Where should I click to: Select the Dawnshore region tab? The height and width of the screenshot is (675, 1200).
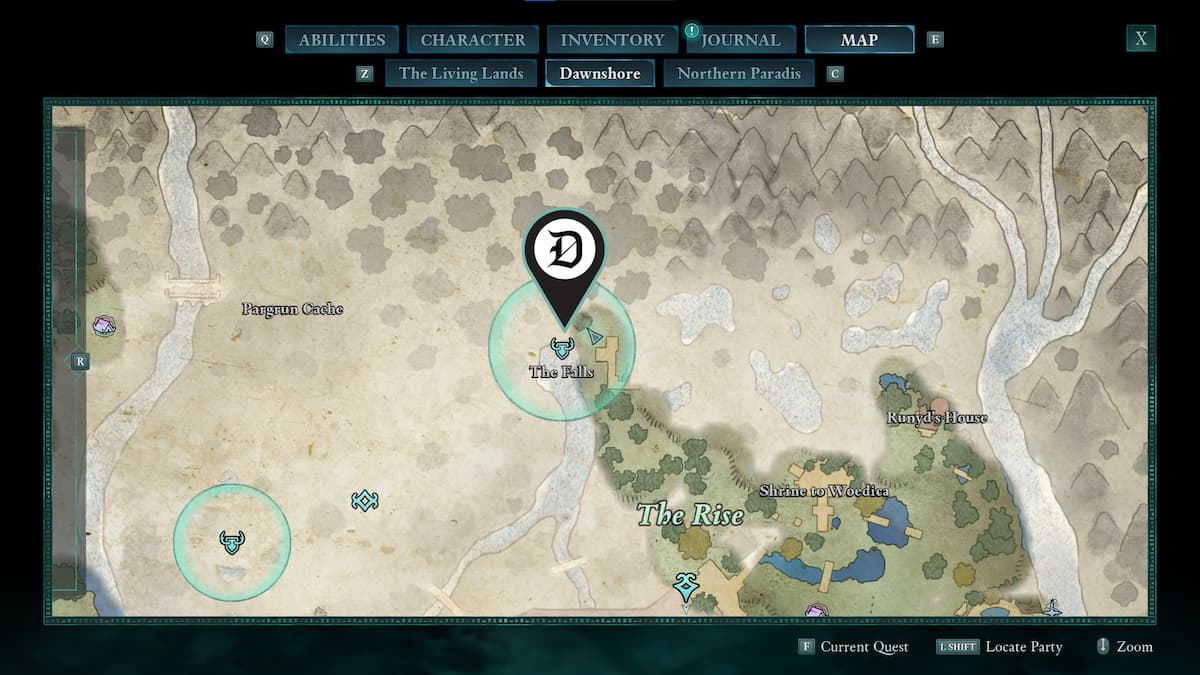coord(600,73)
